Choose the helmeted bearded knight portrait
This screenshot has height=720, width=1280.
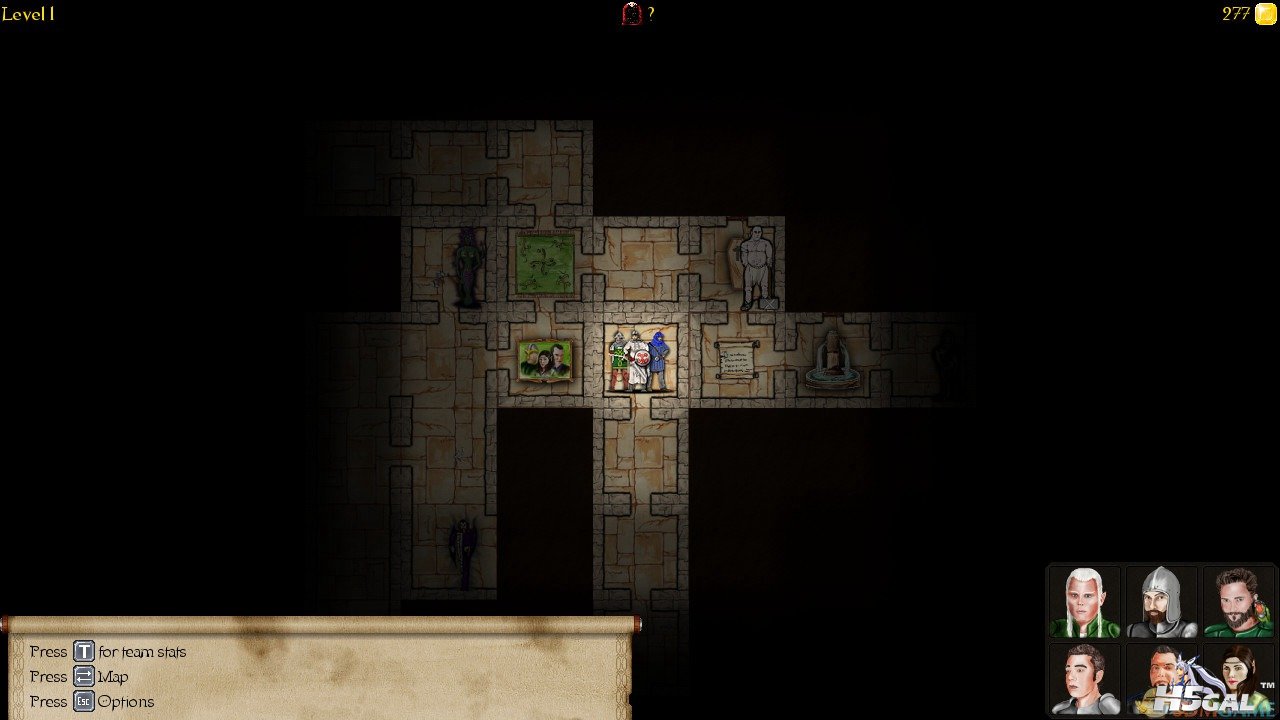(1161, 602)
